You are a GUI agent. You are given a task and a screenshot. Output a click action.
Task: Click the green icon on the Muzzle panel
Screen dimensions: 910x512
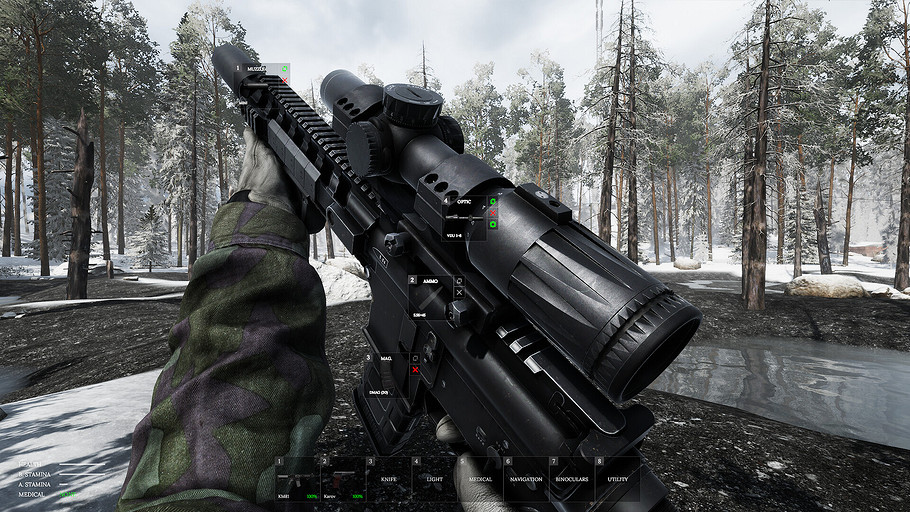click(284, 68)
